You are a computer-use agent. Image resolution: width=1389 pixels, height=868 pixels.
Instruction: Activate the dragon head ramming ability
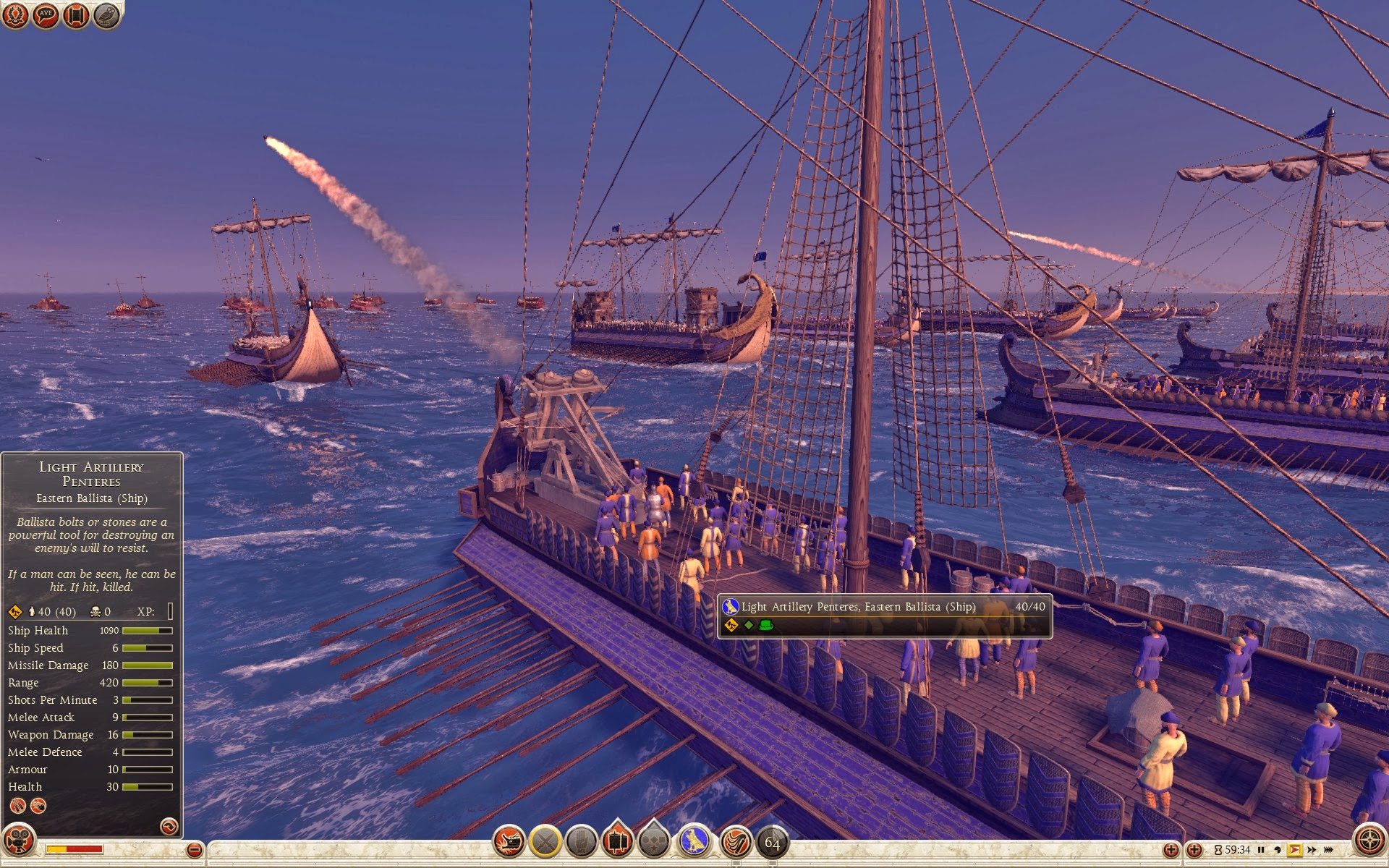pyautogui.click(x=509, y=841)
